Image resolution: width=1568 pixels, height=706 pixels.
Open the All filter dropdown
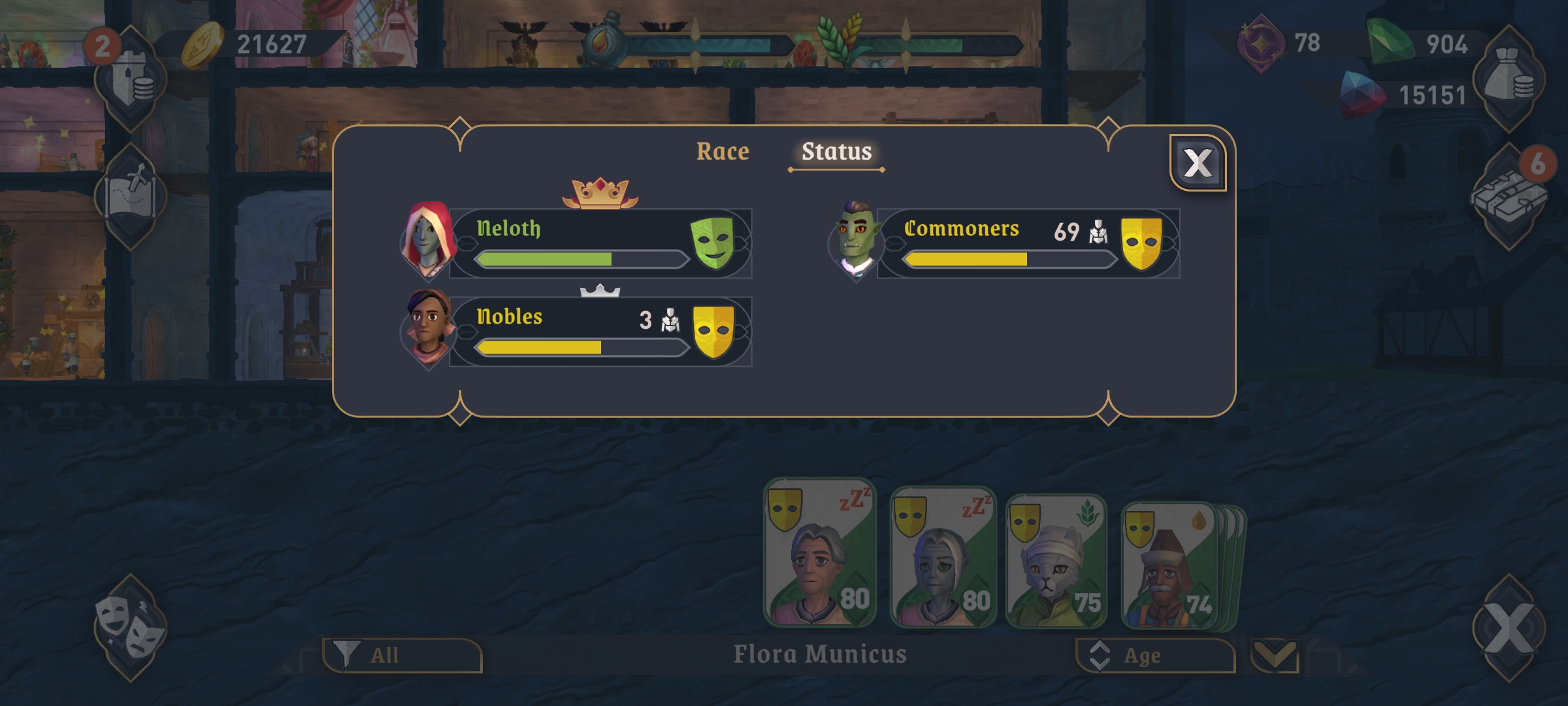402,655
